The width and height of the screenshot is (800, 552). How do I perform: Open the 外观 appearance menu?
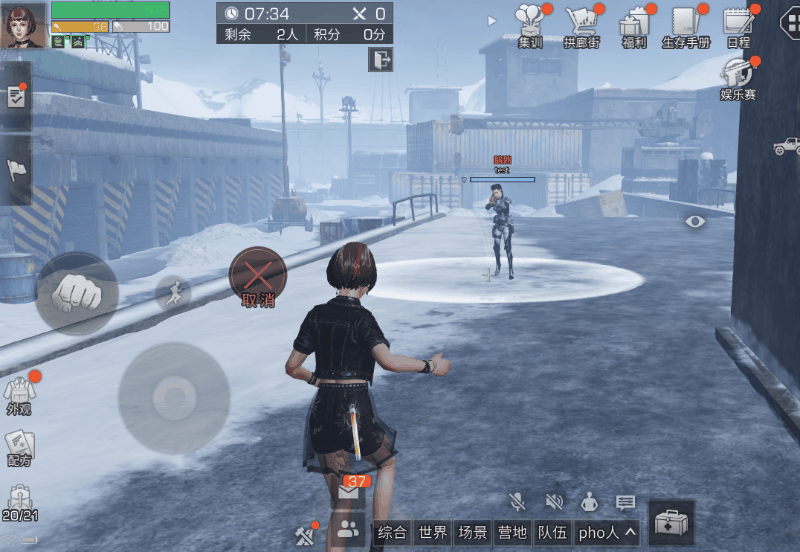(x=19, y=395)
